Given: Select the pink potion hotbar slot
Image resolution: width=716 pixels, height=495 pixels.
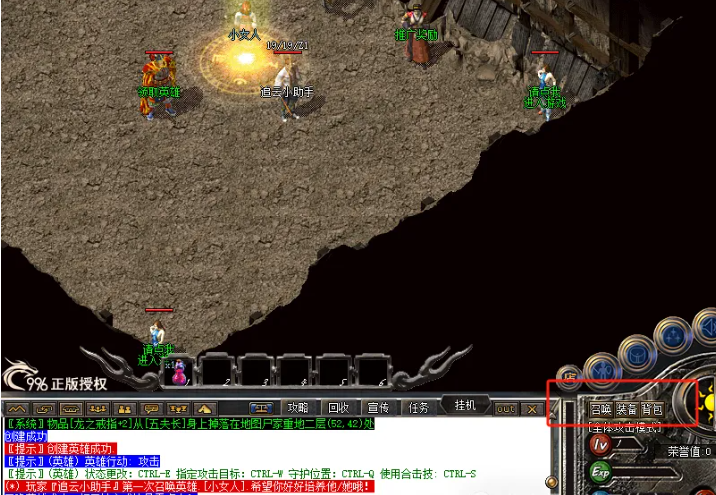Looking at the screenshot, I should pyautogui.click(x=180, y=372).
